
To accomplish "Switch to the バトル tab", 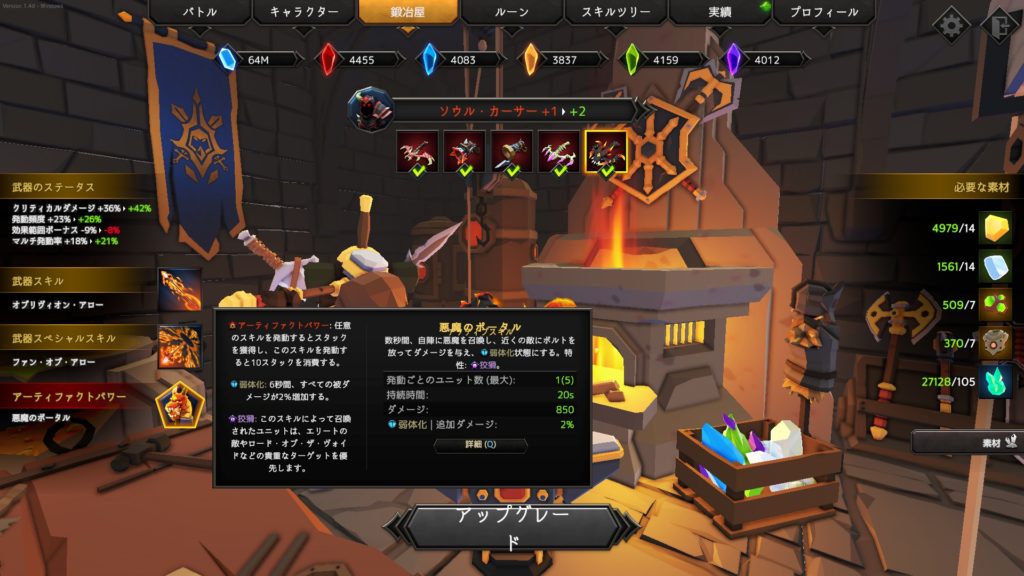I will [199, 13].
